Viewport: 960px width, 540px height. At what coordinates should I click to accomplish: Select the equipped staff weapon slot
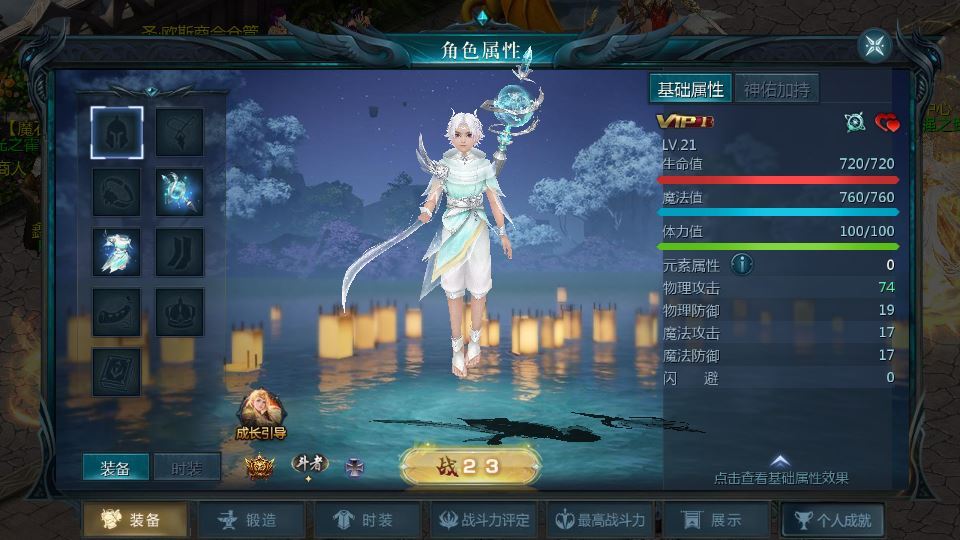tap(180, 191)
